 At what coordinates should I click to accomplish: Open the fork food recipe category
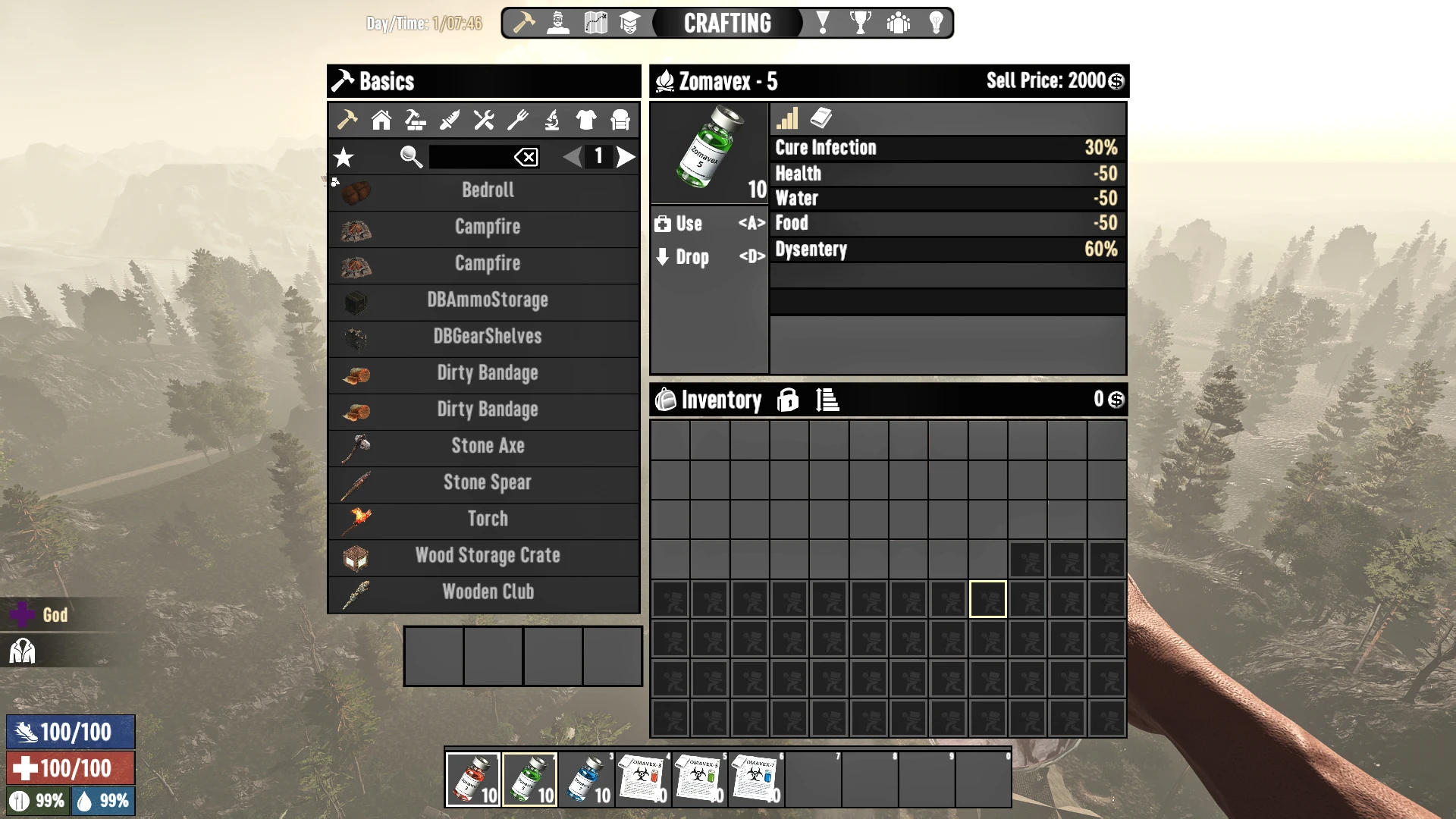point(518,120)
